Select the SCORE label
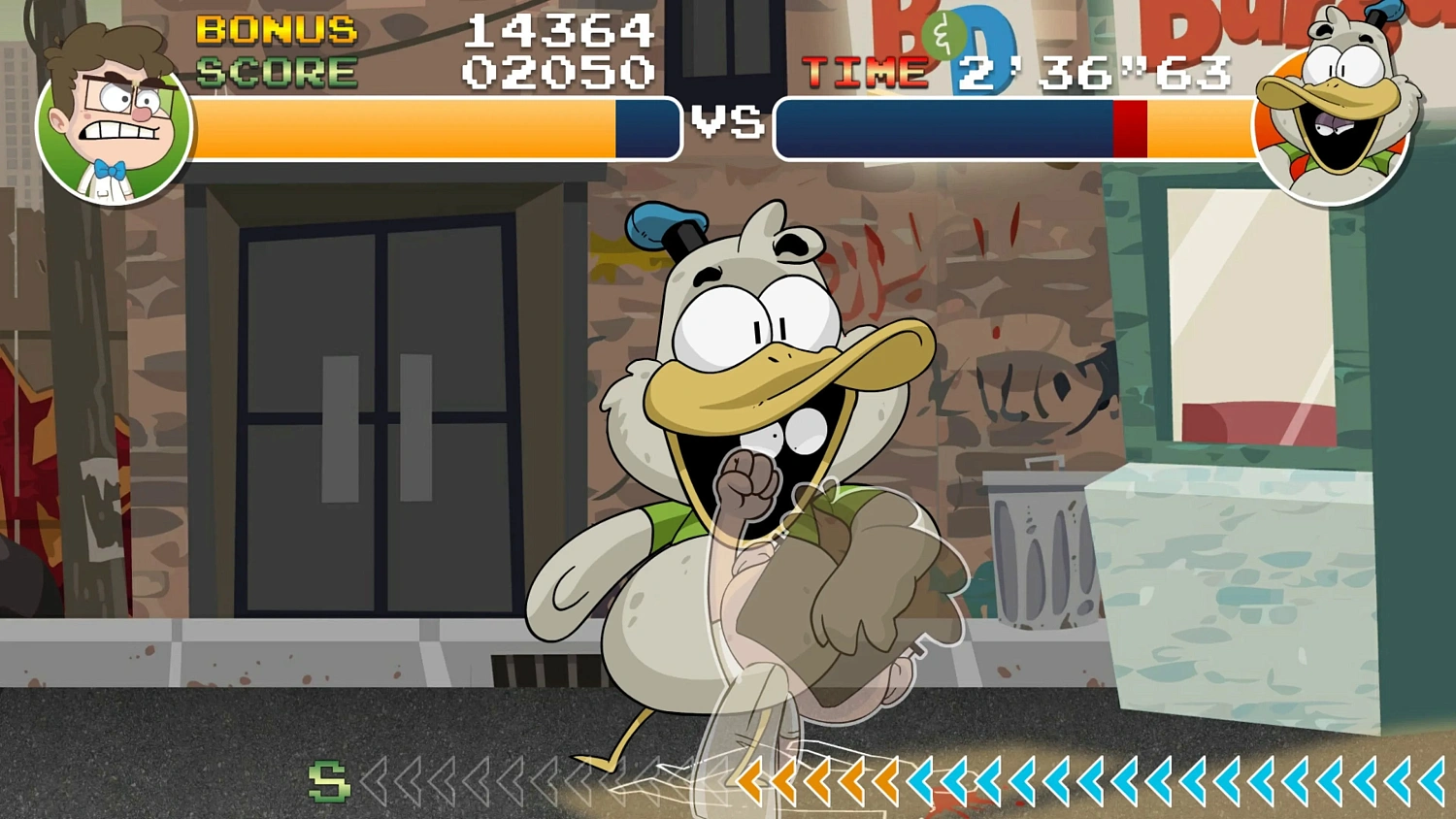This screenshot has height=819, width=1456. tap(277, 71)
